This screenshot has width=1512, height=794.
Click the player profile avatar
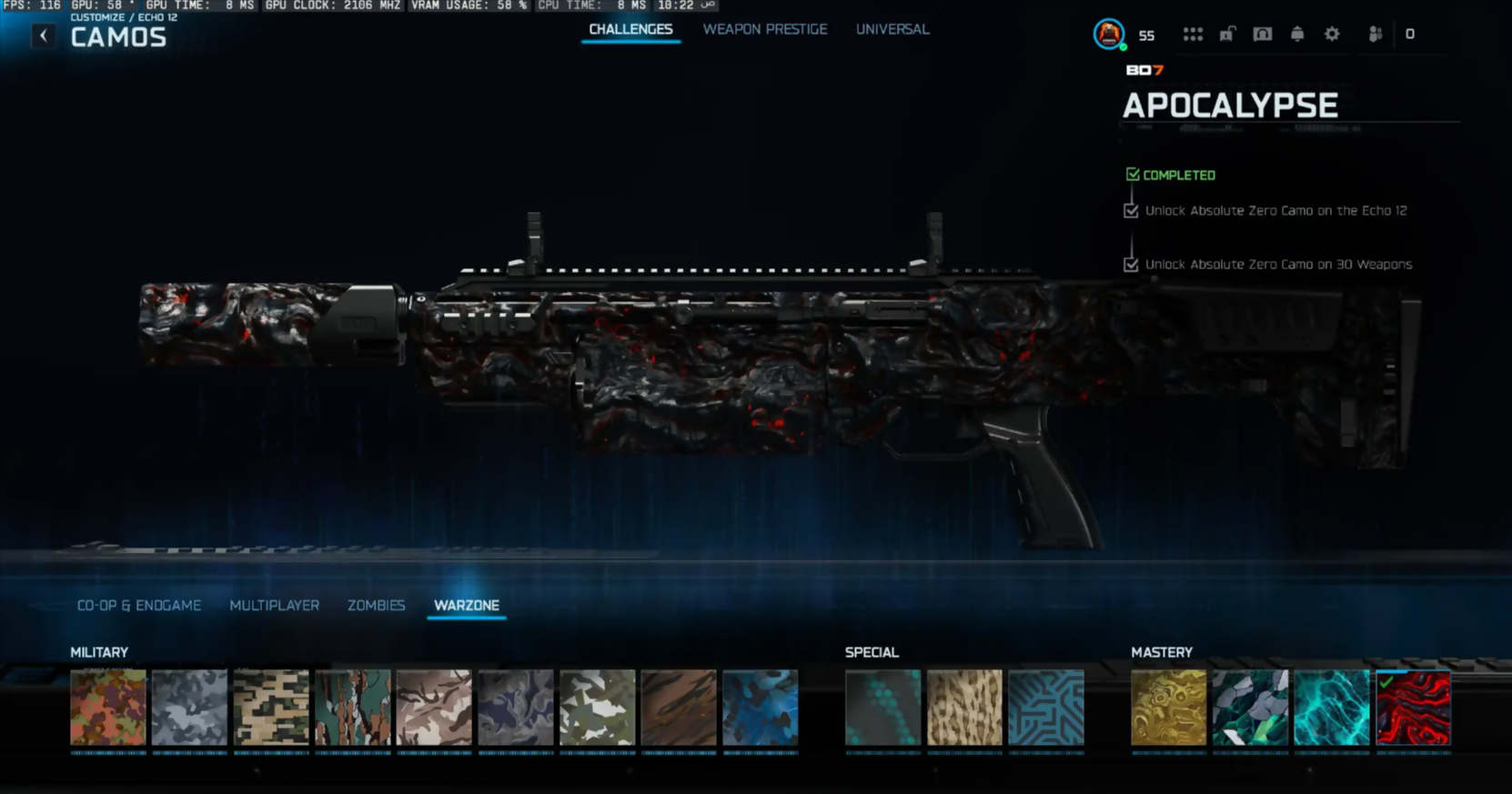(x=1108, y=35)
